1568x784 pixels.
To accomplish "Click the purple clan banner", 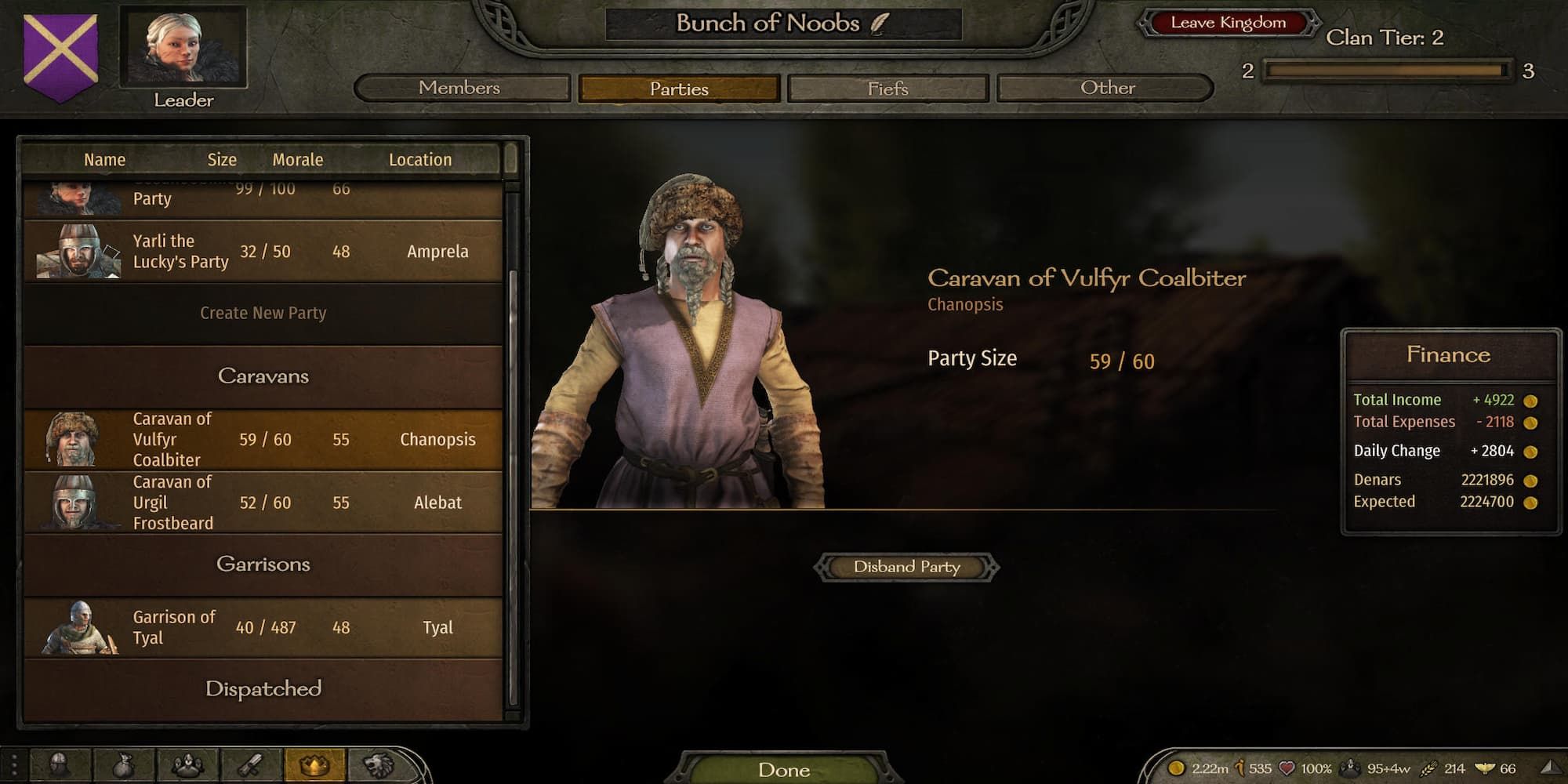I will pos(60,55).
